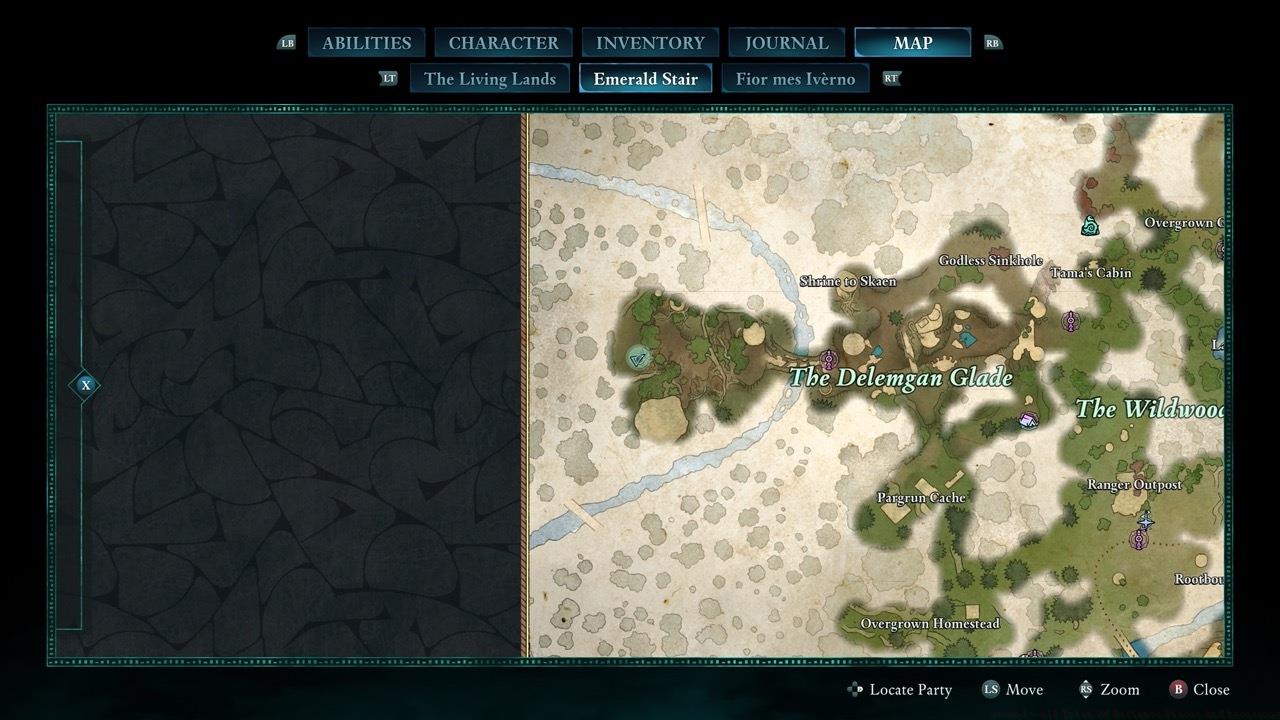Show The Living Lands map

pos(489,78)
